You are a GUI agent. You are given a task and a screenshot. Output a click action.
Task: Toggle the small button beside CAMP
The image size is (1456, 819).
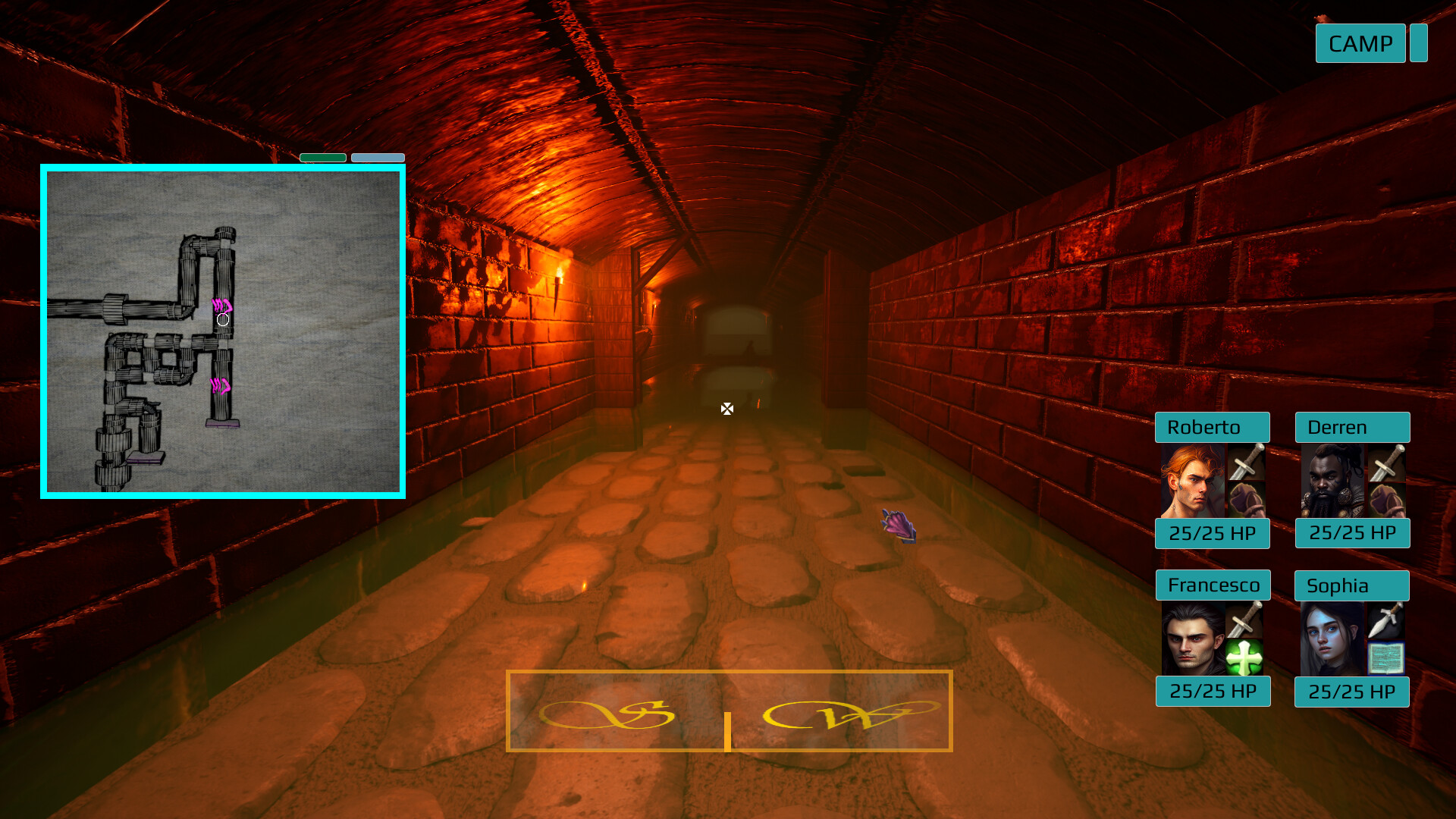(x=1420, y=43)
